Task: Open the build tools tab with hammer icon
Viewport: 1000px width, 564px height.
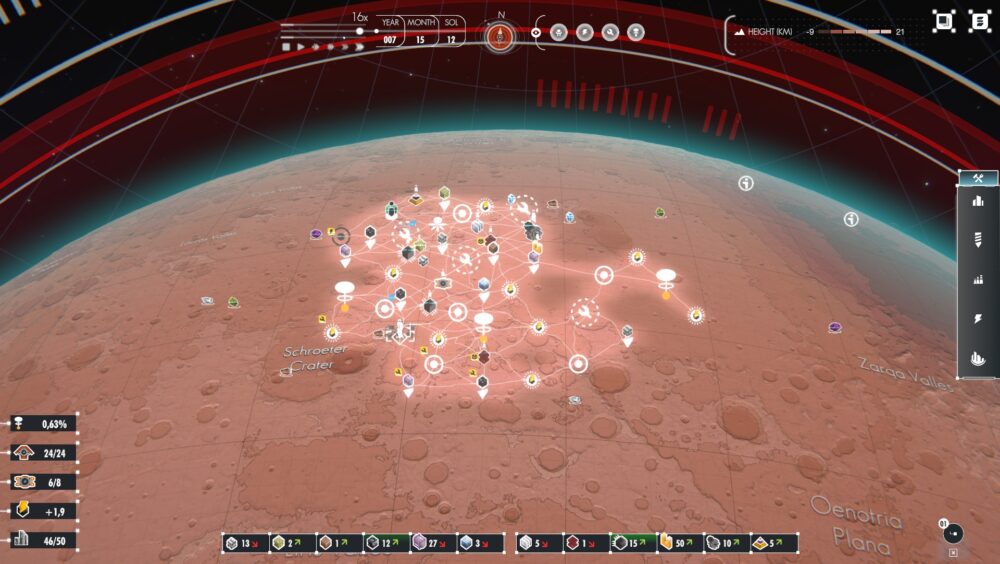Action: (x=978, y=179)
